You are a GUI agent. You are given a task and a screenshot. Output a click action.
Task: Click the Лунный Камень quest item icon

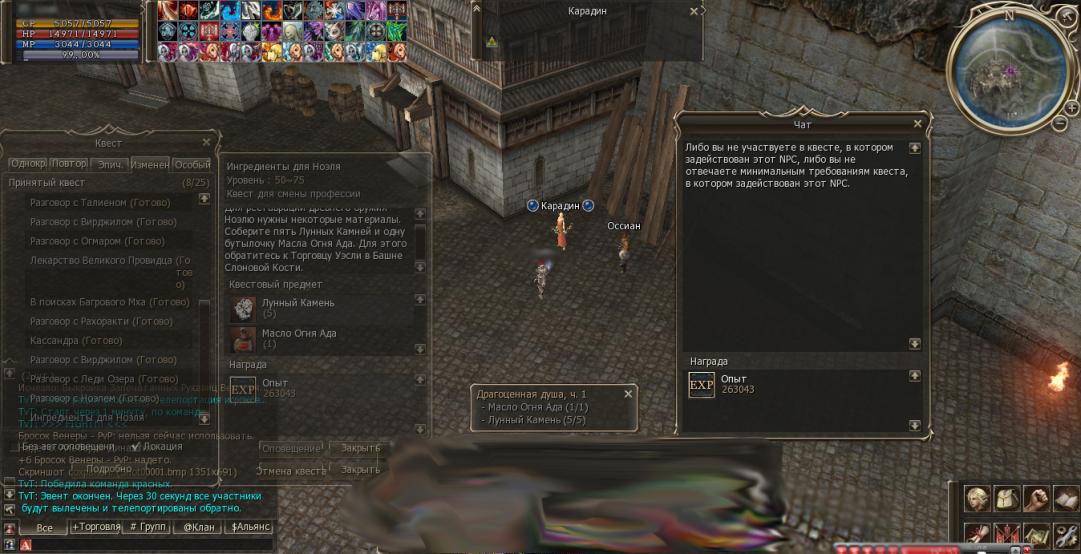coord(243,308)
